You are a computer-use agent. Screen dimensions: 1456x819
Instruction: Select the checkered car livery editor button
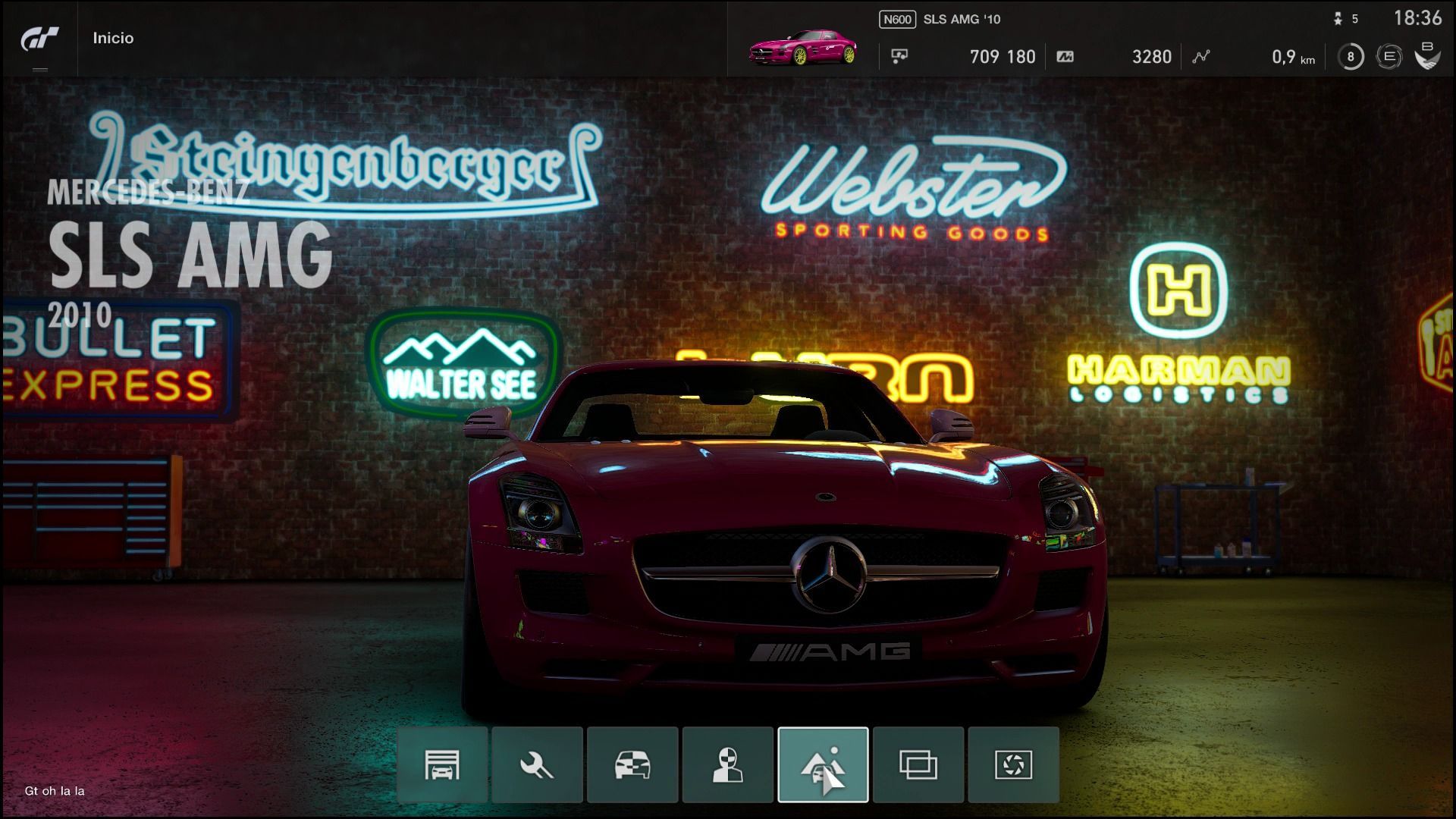[x=632, y=764]
